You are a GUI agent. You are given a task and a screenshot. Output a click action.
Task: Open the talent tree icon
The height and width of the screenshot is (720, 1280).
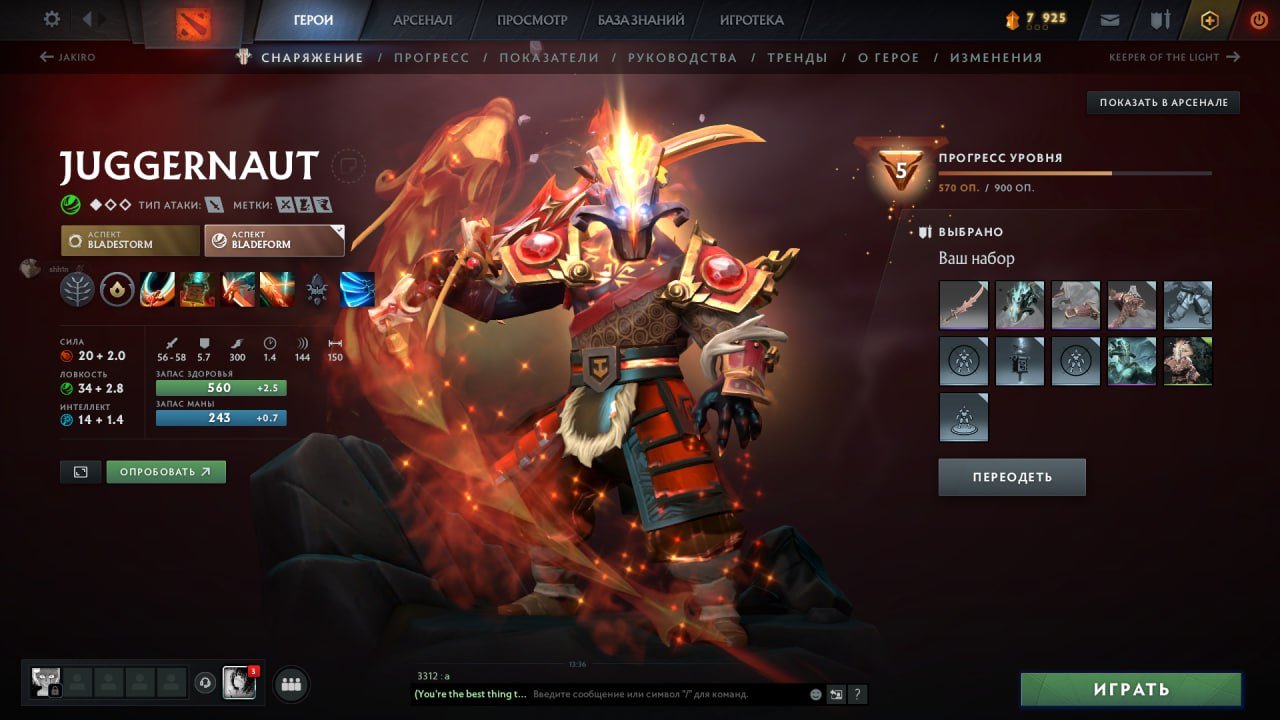point(77,288)
